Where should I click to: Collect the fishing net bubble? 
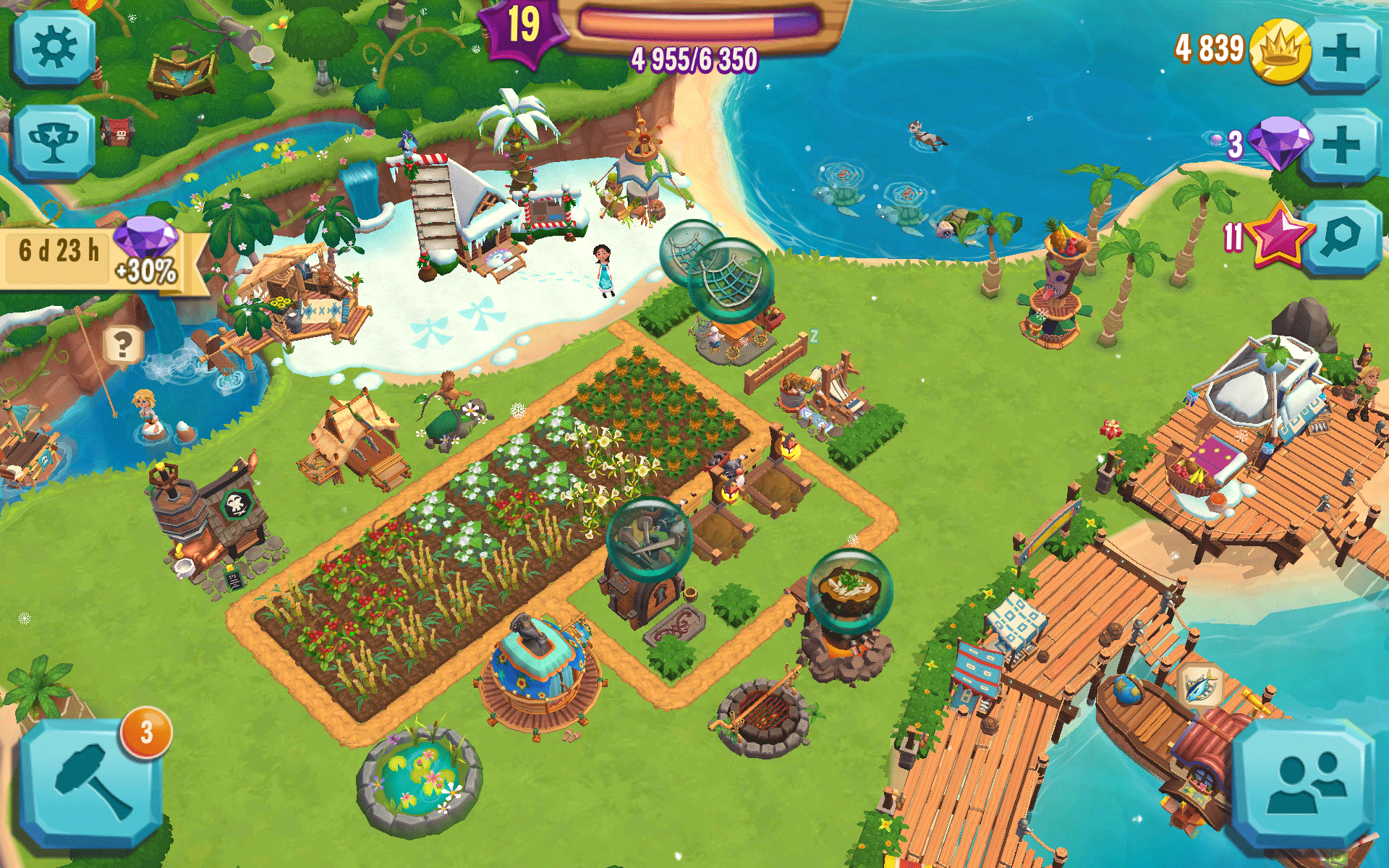tap(731, 278)
